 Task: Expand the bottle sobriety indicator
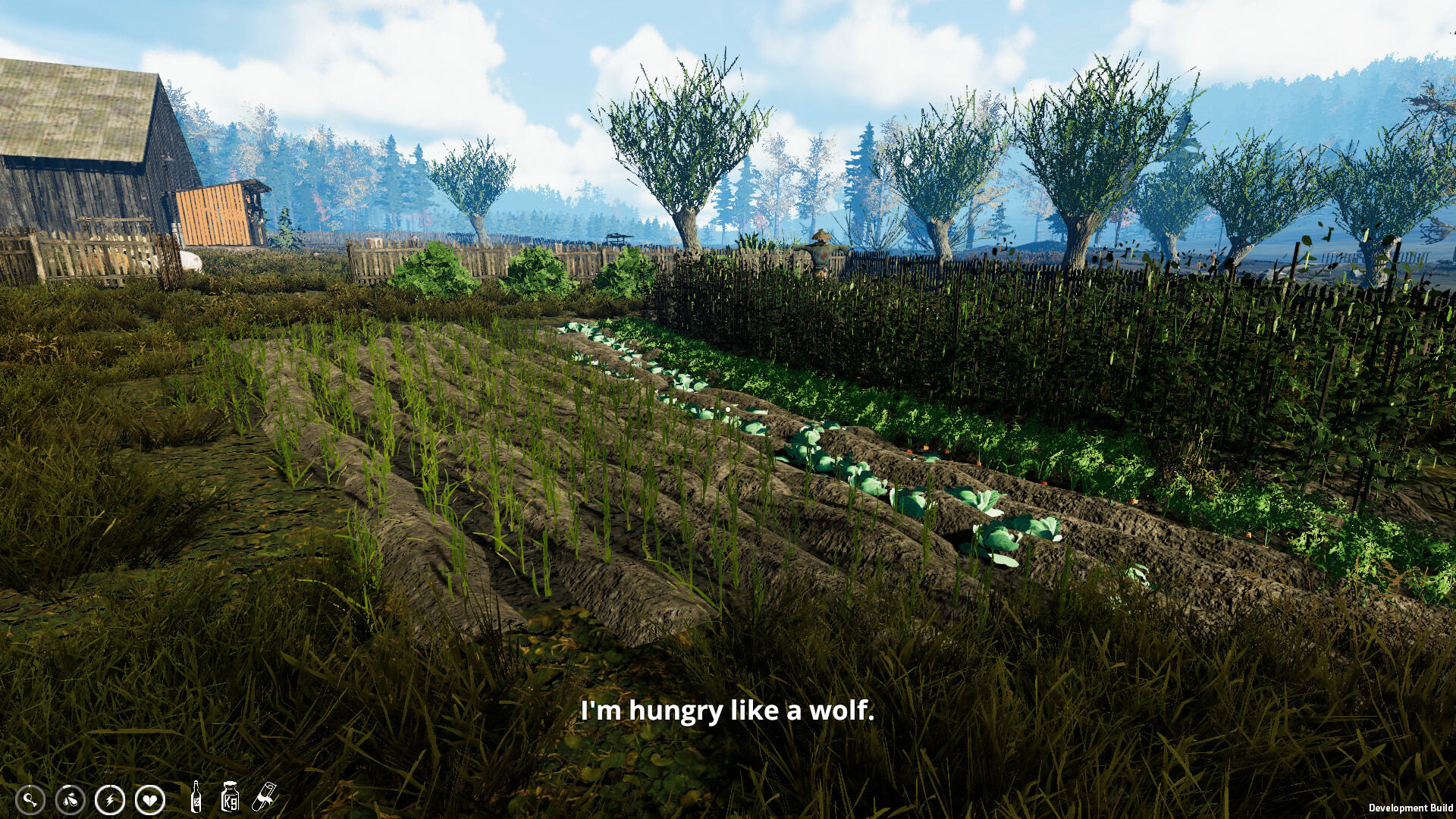tap(196, 799)
